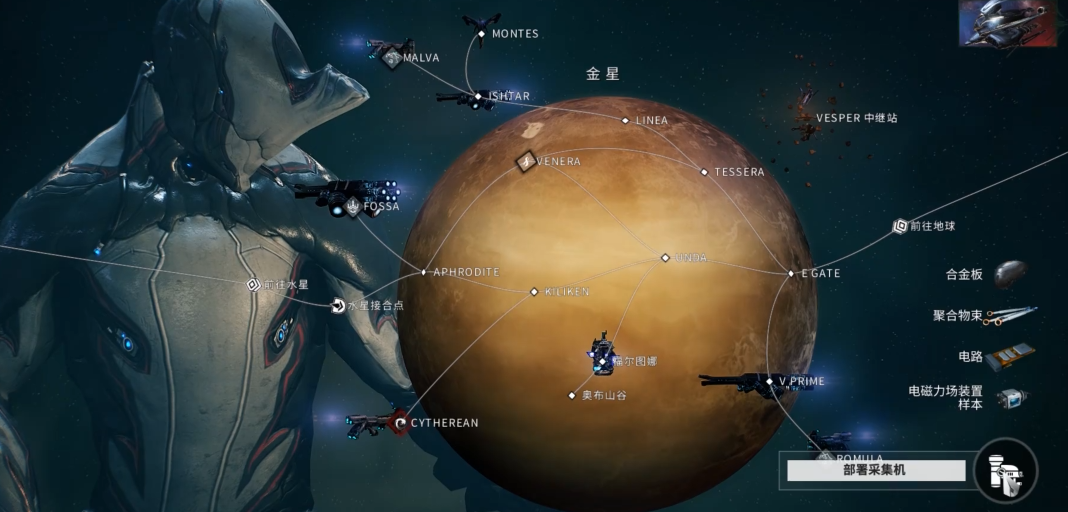The height and width of the screenshot is (512, 1068).
Task: Travel to Earth via 前往地球 junction
Action: [x=900, y=227]
